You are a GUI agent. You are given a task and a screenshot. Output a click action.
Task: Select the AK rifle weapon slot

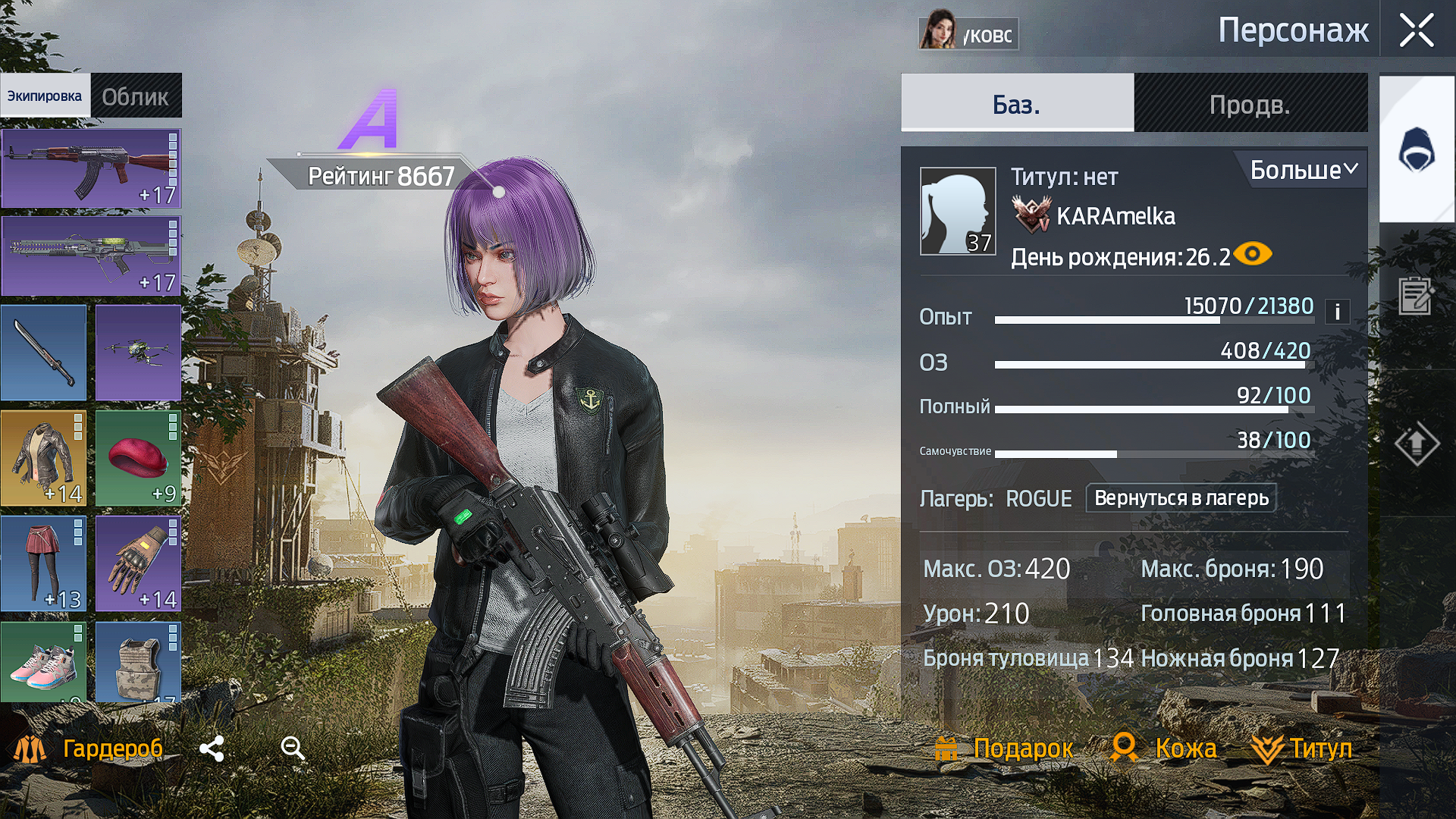[x=91, y=168]
